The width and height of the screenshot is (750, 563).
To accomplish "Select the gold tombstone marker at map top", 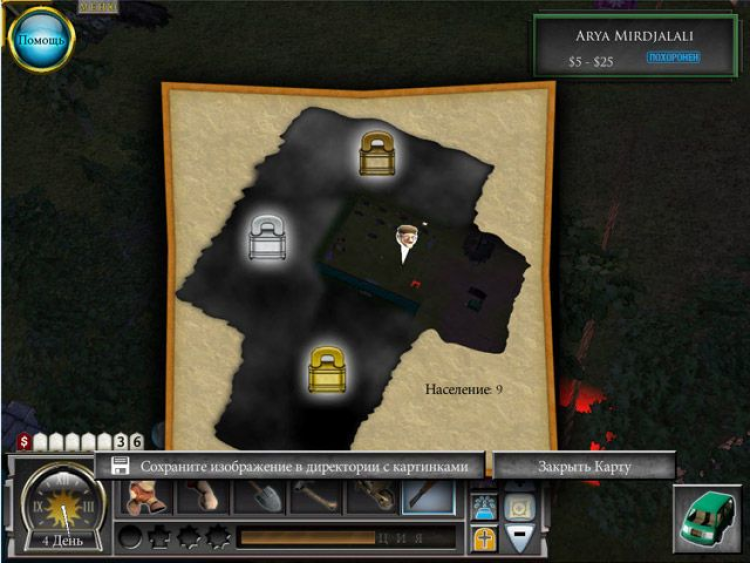I will 380,153.
